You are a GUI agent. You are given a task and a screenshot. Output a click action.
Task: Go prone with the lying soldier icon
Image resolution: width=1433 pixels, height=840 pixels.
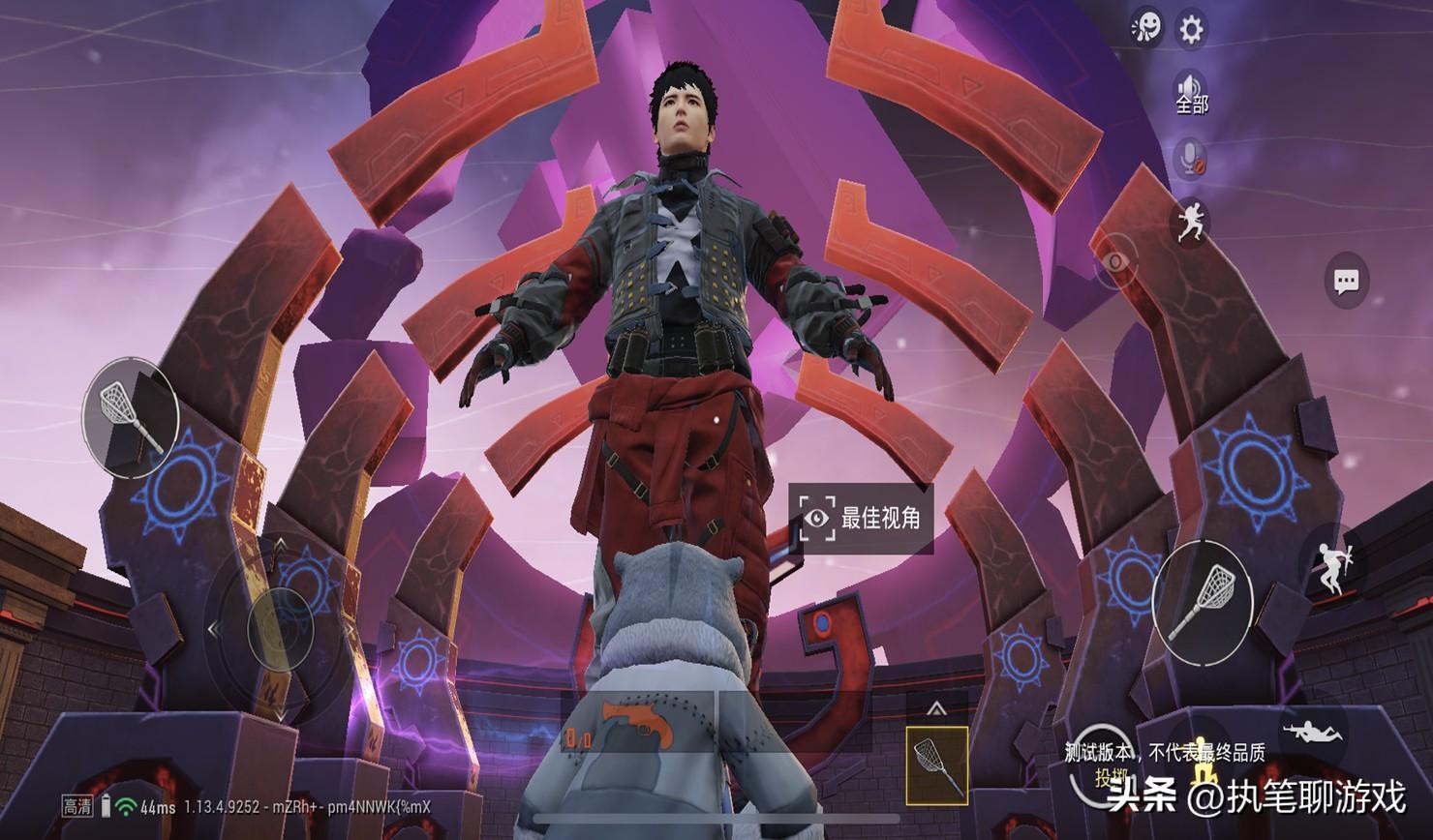[1313, 731]
